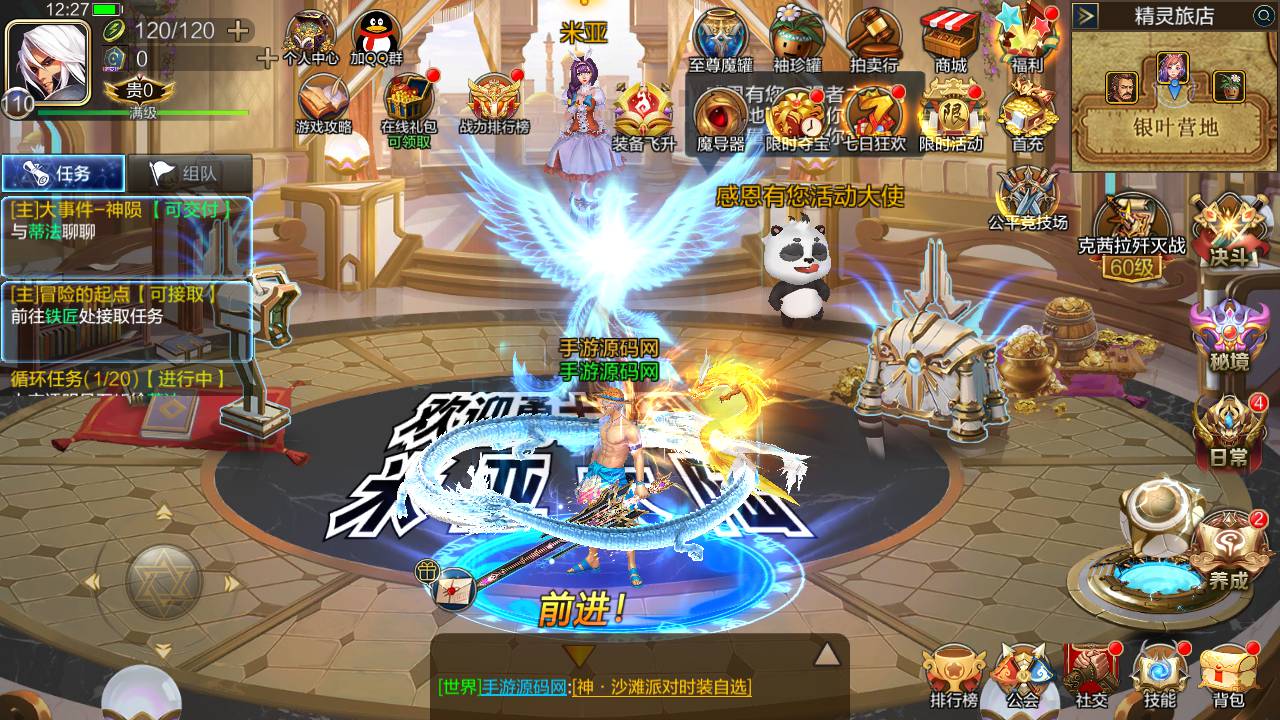
Task: Open the 首充 first recharge offer
Action: (1026, 112)
